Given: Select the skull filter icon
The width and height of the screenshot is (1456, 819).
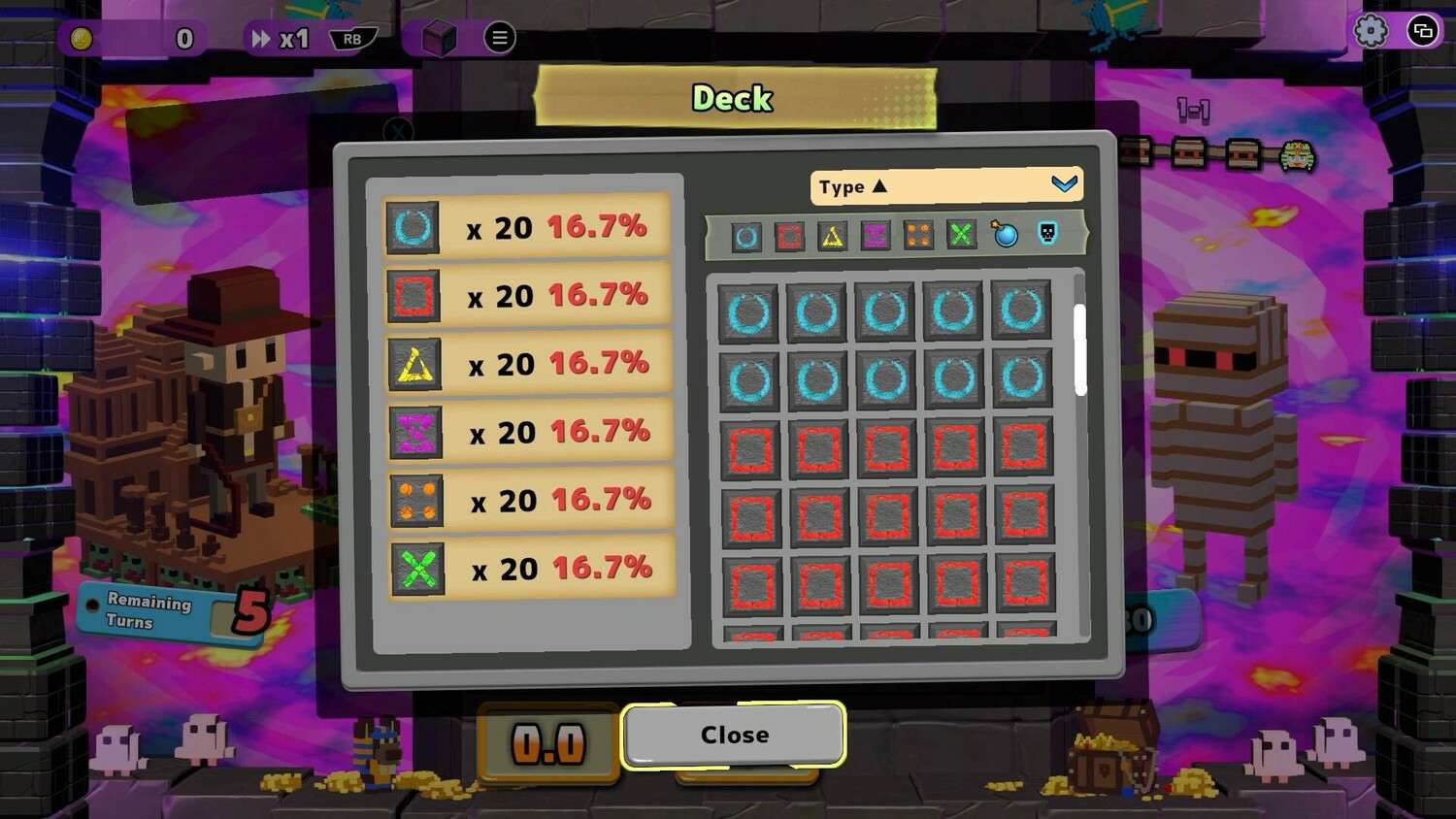Looking at the screenshot, I should click(x=1047, y=233).
